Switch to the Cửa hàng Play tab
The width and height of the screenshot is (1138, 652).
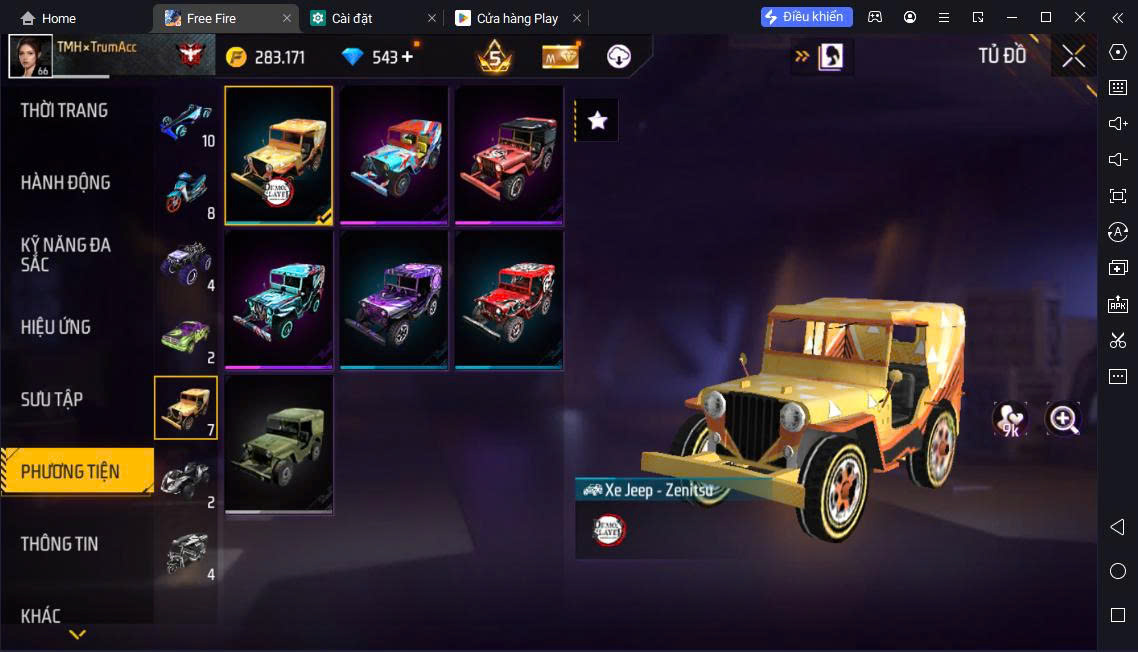coord(516,18)
